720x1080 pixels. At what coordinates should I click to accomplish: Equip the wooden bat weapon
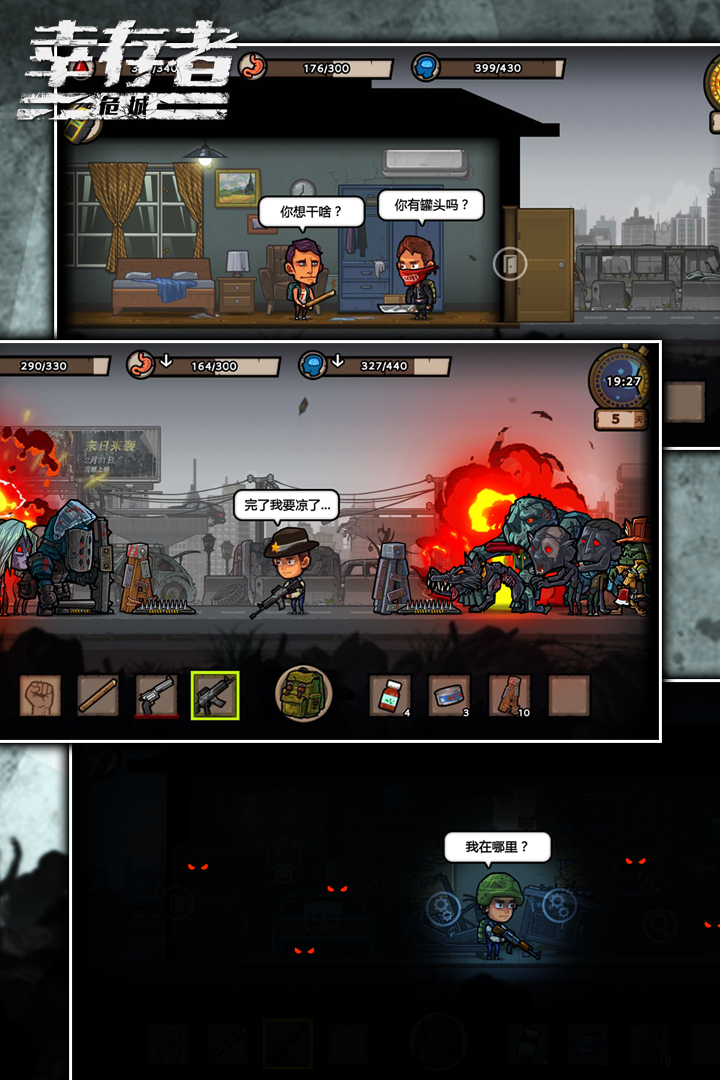point(98,696)
